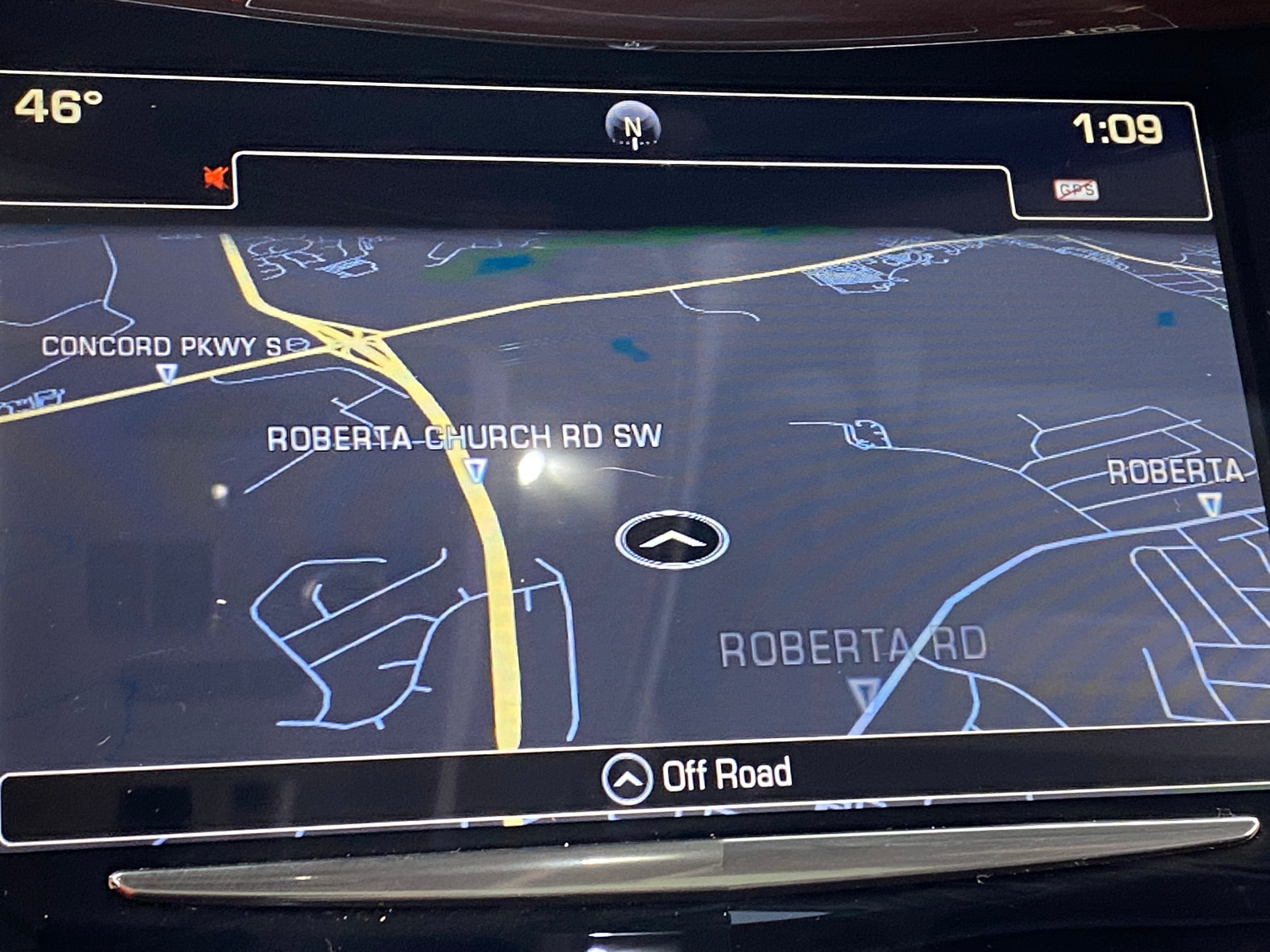Toggle the red muted speaker icon
Viewport: 1270px width, 952px height.
217,177
